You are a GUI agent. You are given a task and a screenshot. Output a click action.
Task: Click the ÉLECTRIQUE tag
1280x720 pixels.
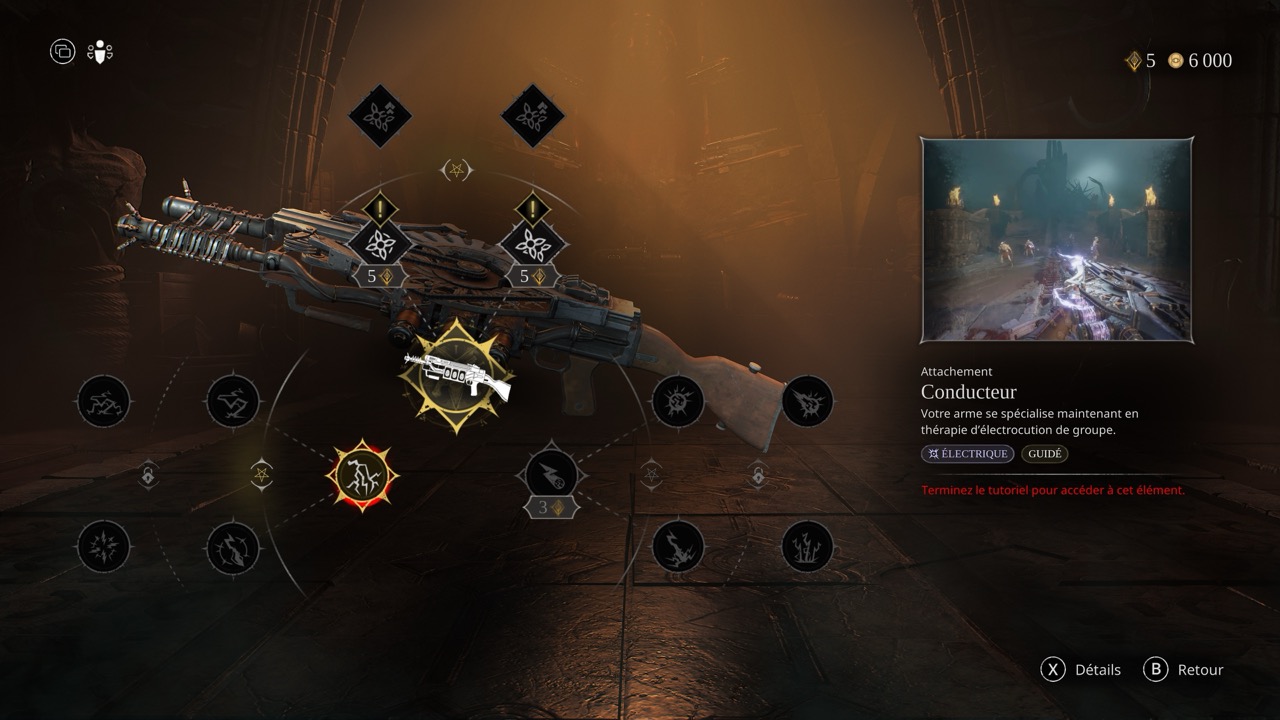967,454
